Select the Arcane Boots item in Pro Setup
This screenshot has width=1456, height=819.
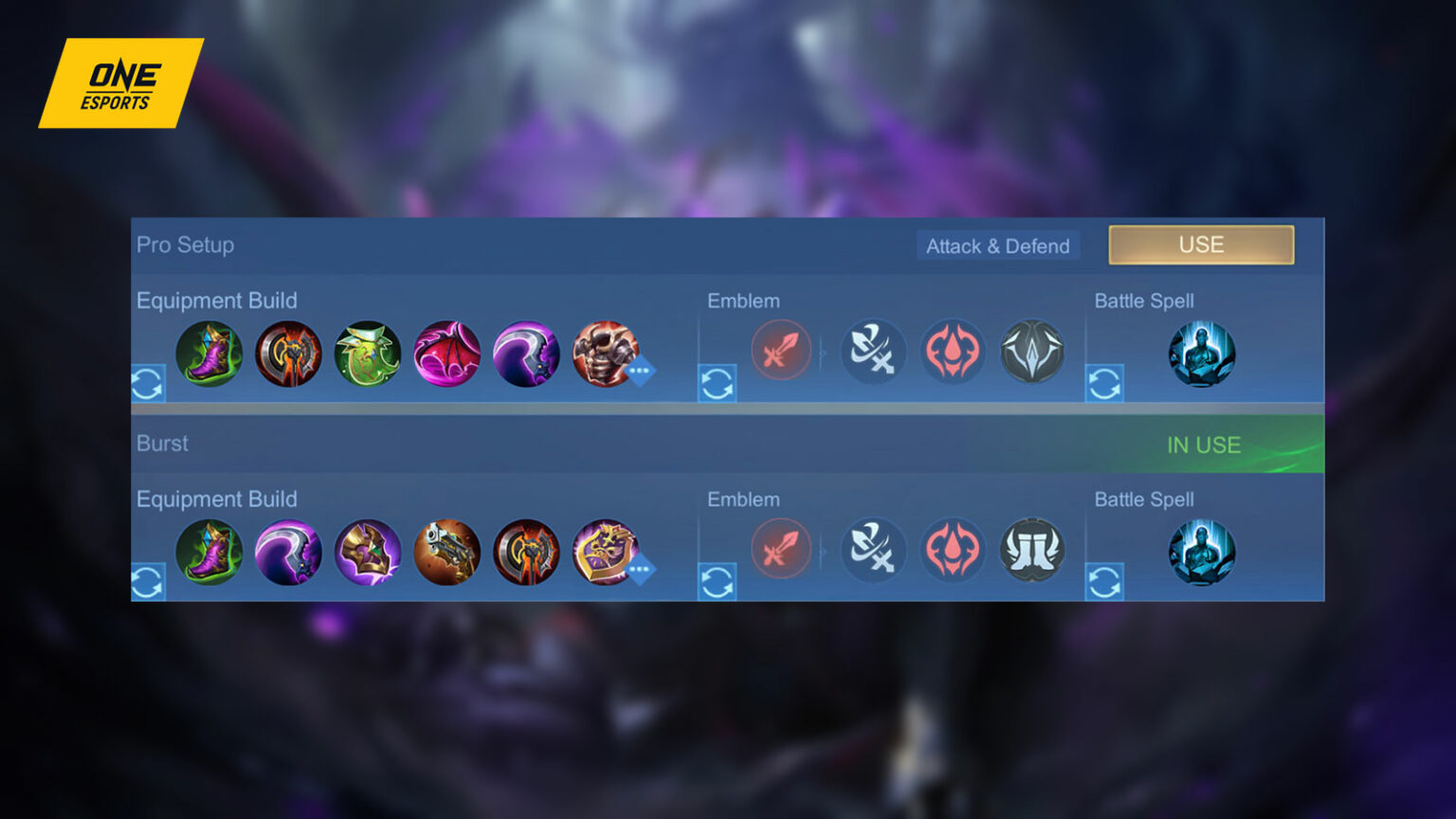pos(209,354)
